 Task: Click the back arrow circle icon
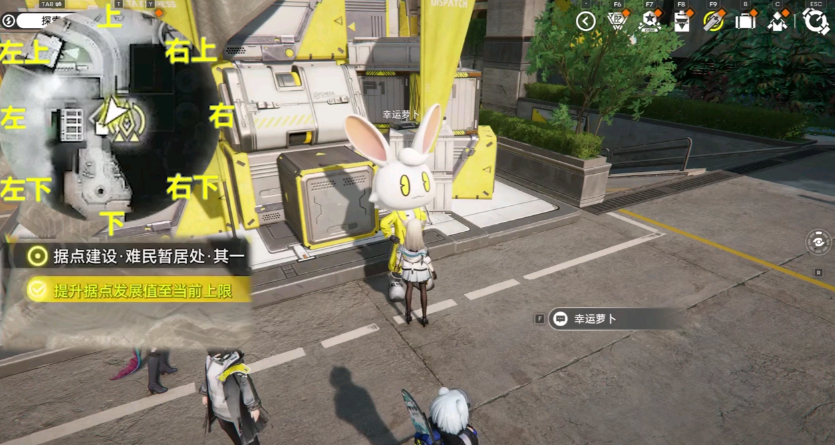coord(586,21)
